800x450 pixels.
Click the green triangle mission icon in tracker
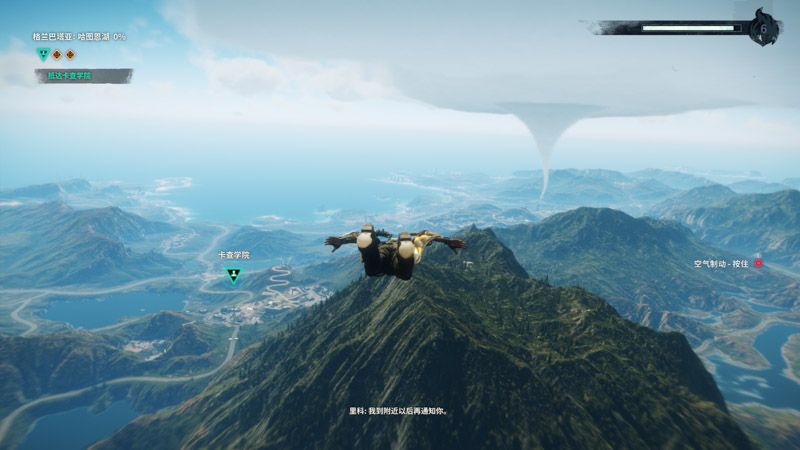(43, 54)
